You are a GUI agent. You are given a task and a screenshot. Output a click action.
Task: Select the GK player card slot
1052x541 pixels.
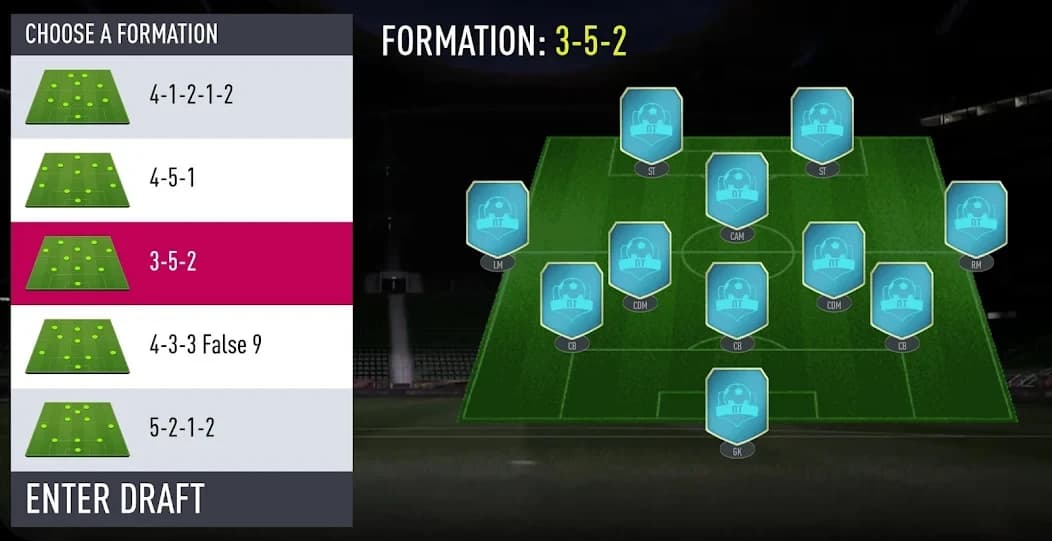pos(737,405)
